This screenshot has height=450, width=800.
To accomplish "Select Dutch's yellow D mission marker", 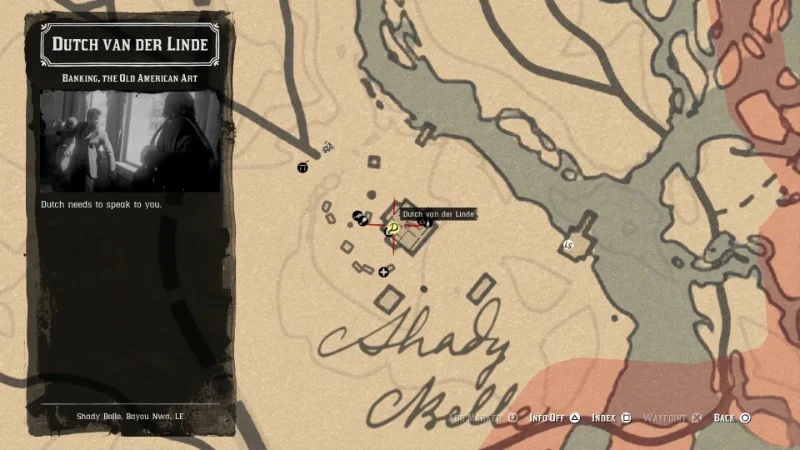I will [392, 228].
